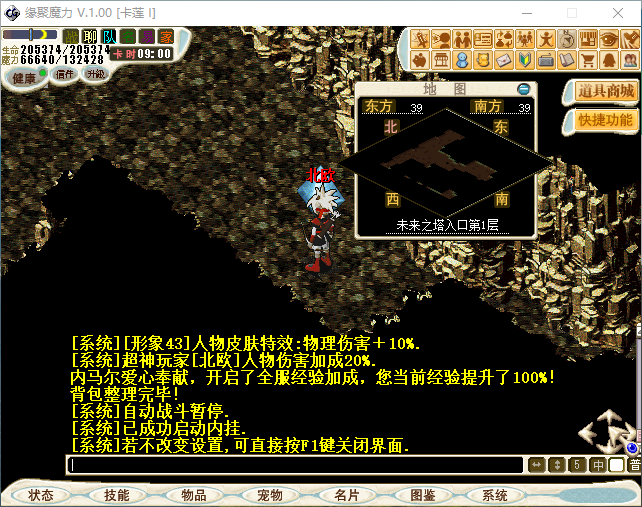Open the 宠物 pets menu
The image size is (642, 507).
point(269,495)
